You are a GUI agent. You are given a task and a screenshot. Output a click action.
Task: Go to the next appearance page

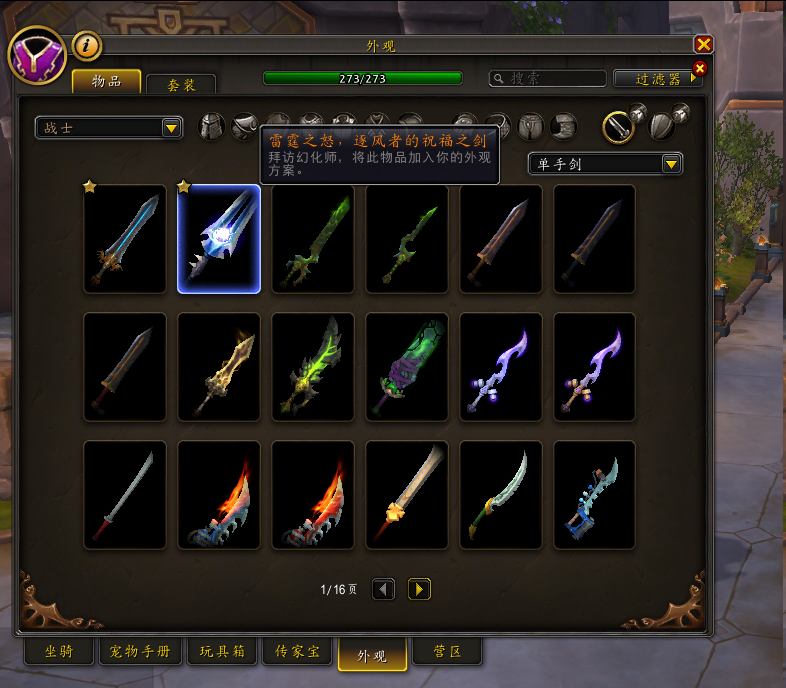420,589
